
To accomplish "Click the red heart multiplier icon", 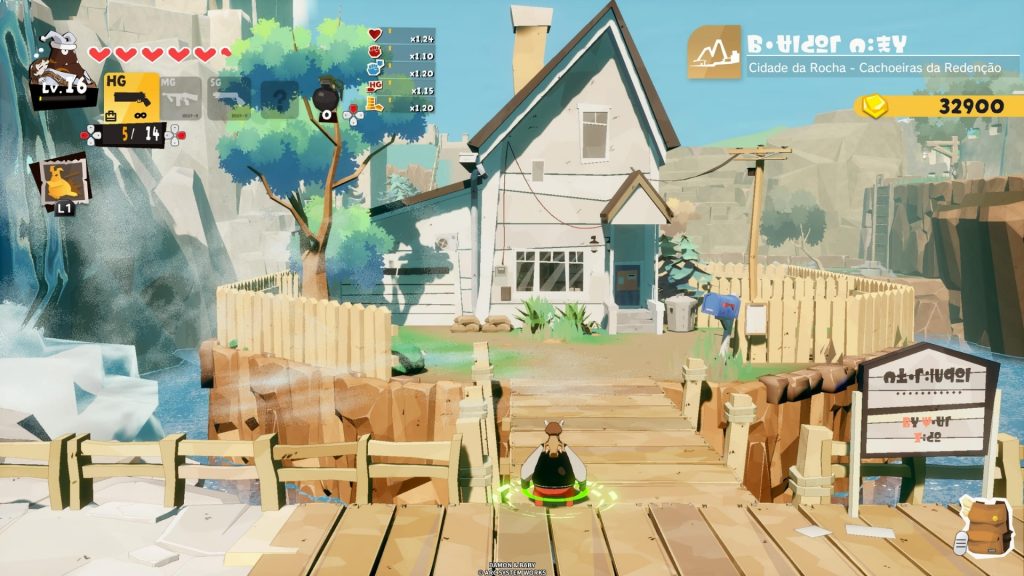I will [375, 35].
